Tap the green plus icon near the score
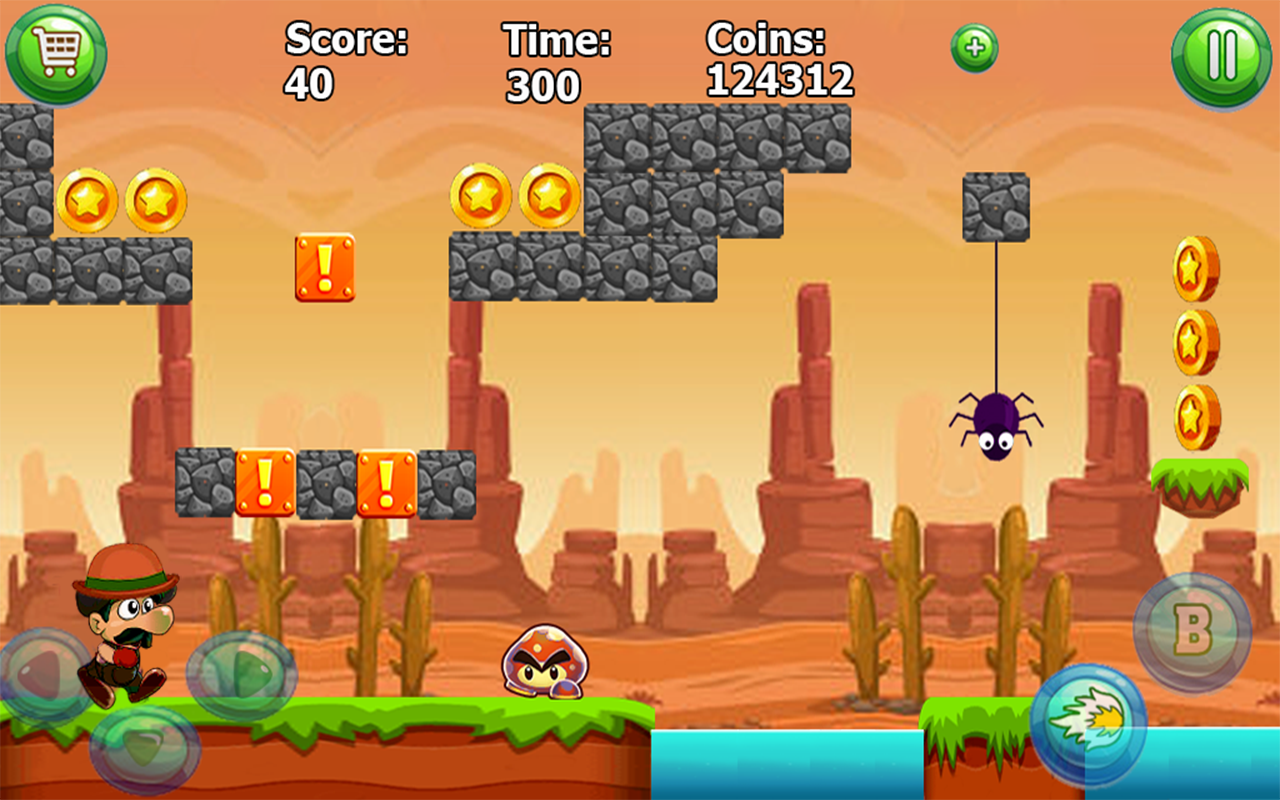1280x800 pixels. [975, 47]
